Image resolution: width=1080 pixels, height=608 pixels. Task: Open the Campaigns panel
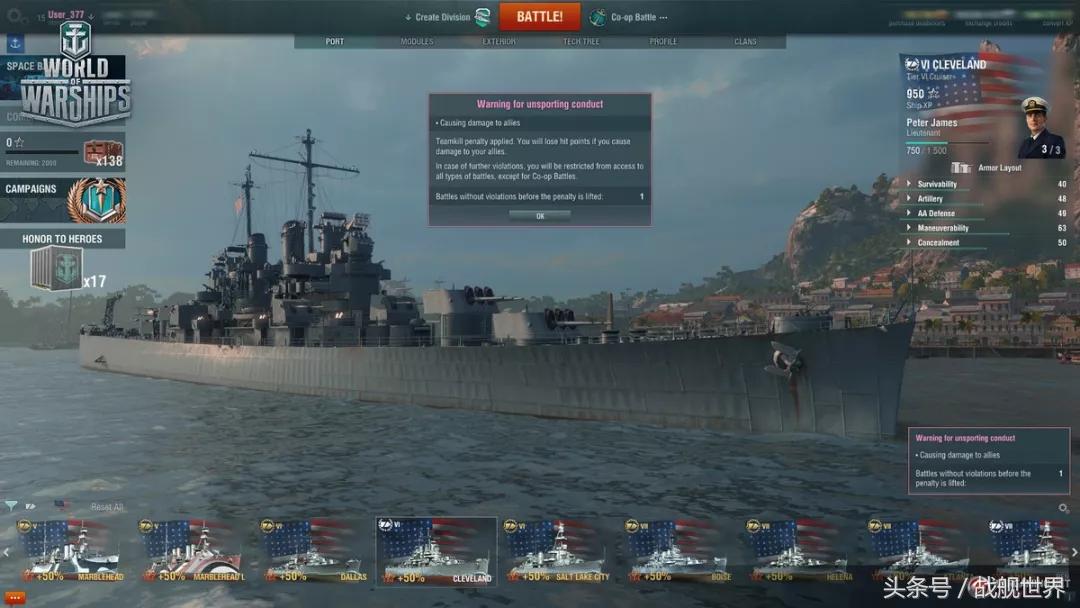tap(62, 200)
